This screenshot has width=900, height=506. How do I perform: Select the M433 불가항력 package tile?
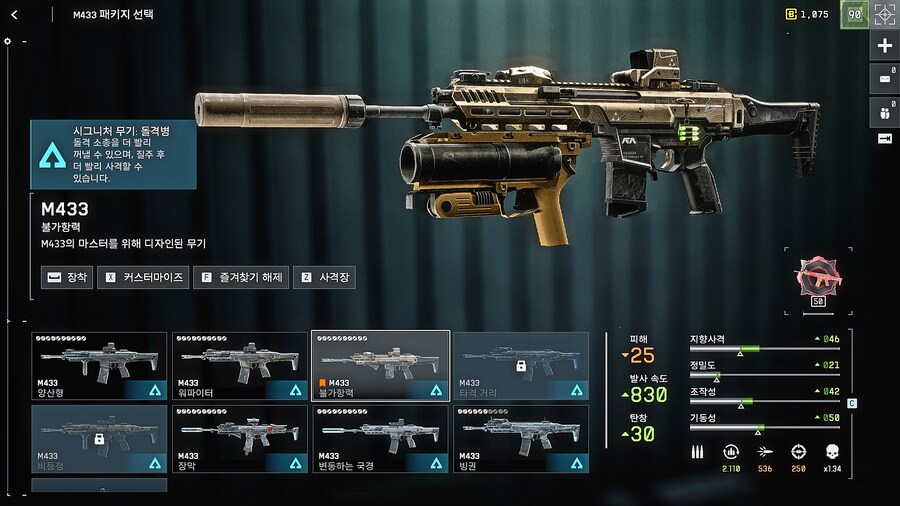tap(380, 366)
